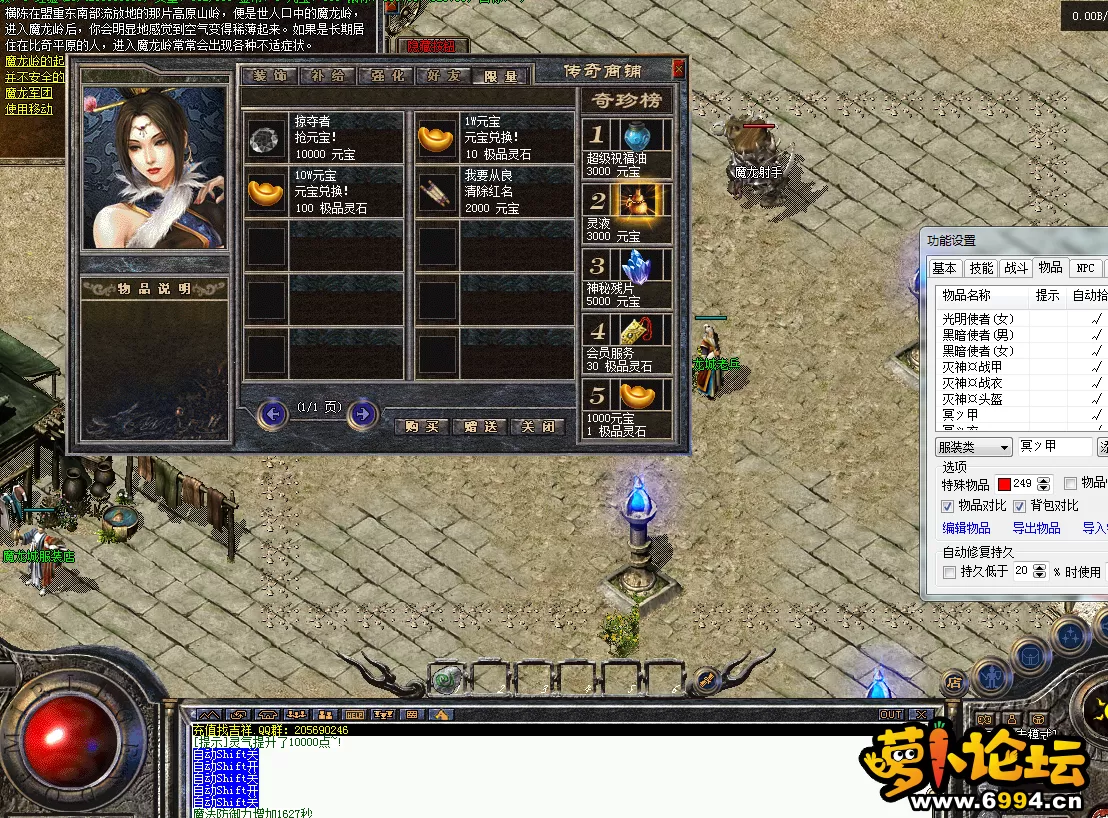Image resolution: width=1108 pixels, height=818 pixels.
Task: Go to the previous shop page arrow
Action: [272, 413]
